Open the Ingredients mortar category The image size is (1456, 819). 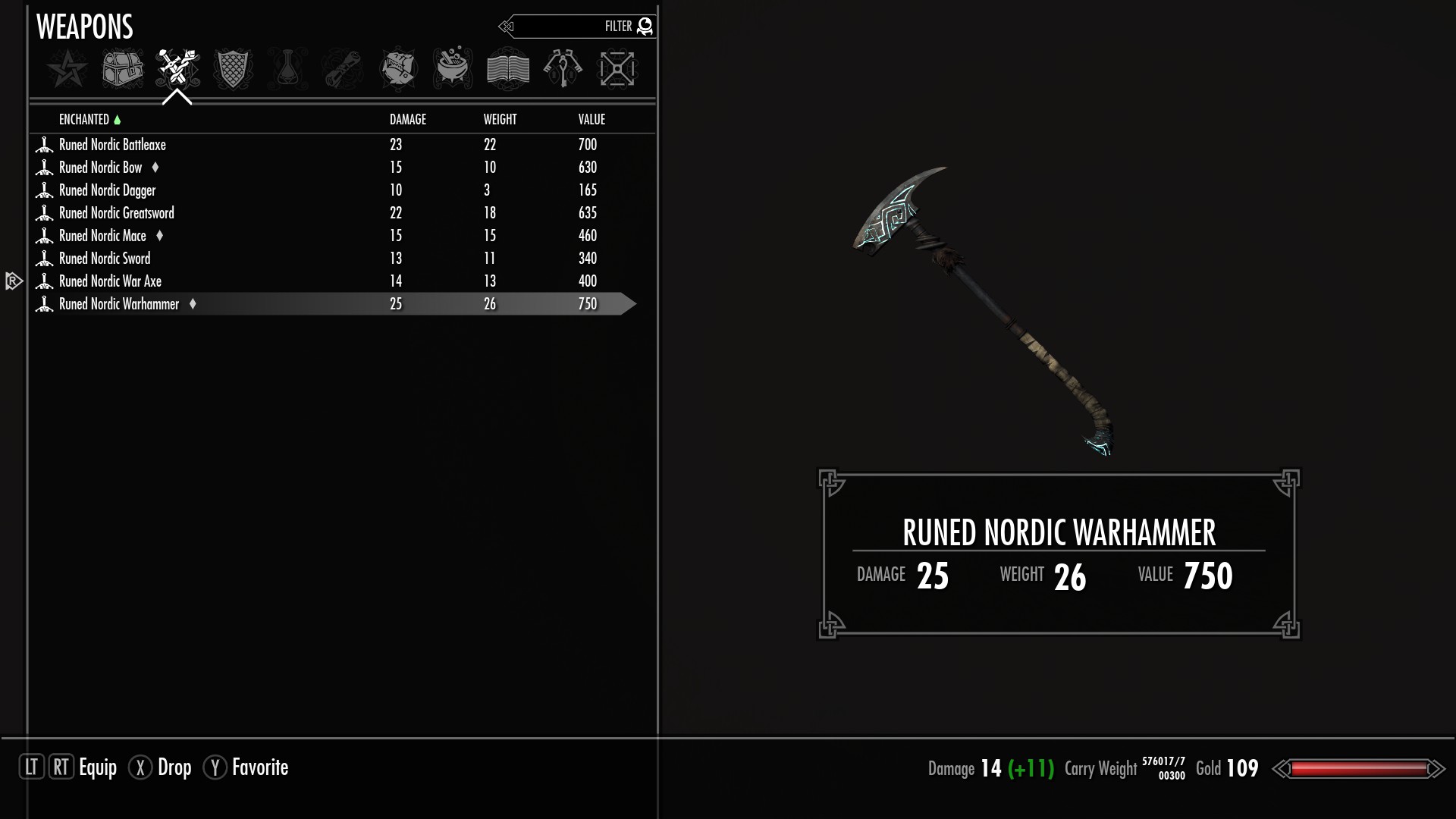pyautogui.click(x=453, y=69)
